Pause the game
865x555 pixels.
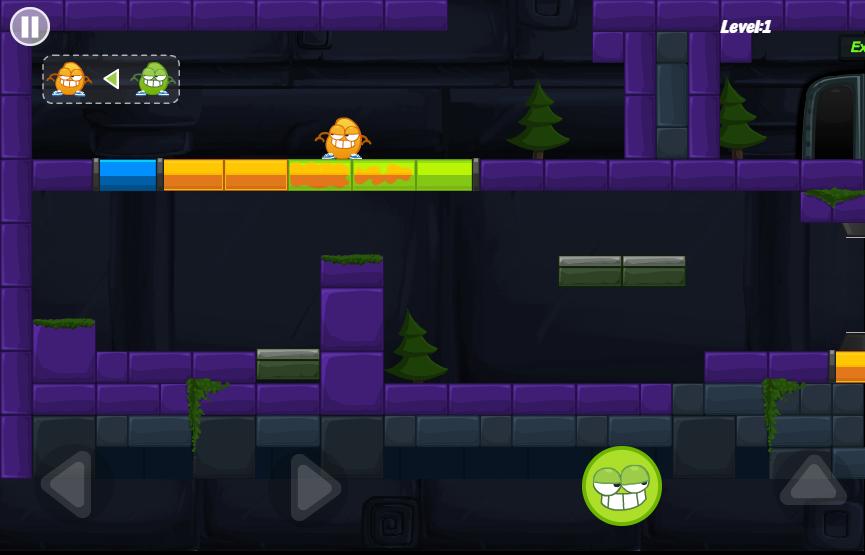click(x=30, y=26)
